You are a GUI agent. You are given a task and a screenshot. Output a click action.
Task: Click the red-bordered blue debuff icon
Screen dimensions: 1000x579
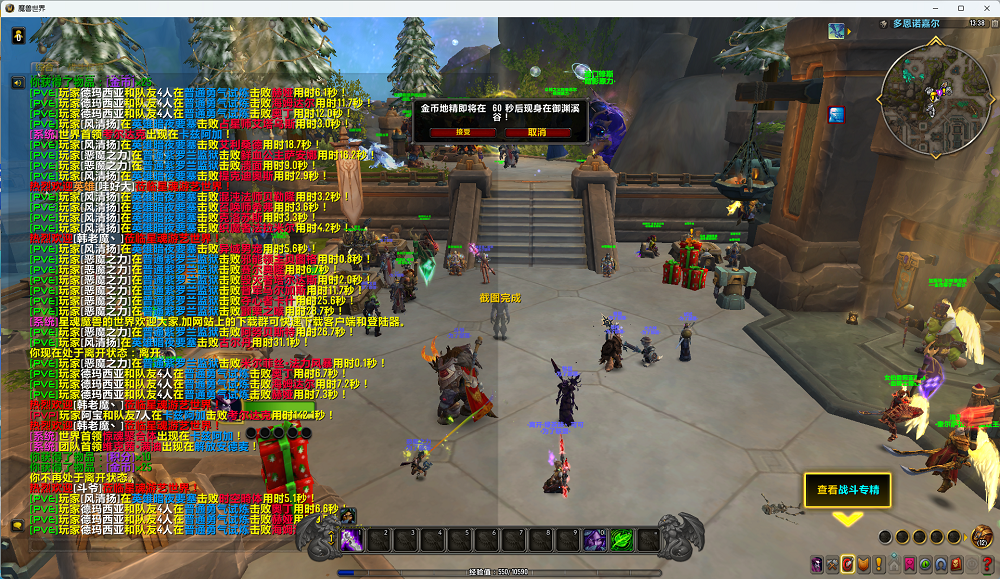tap(836, 114)
